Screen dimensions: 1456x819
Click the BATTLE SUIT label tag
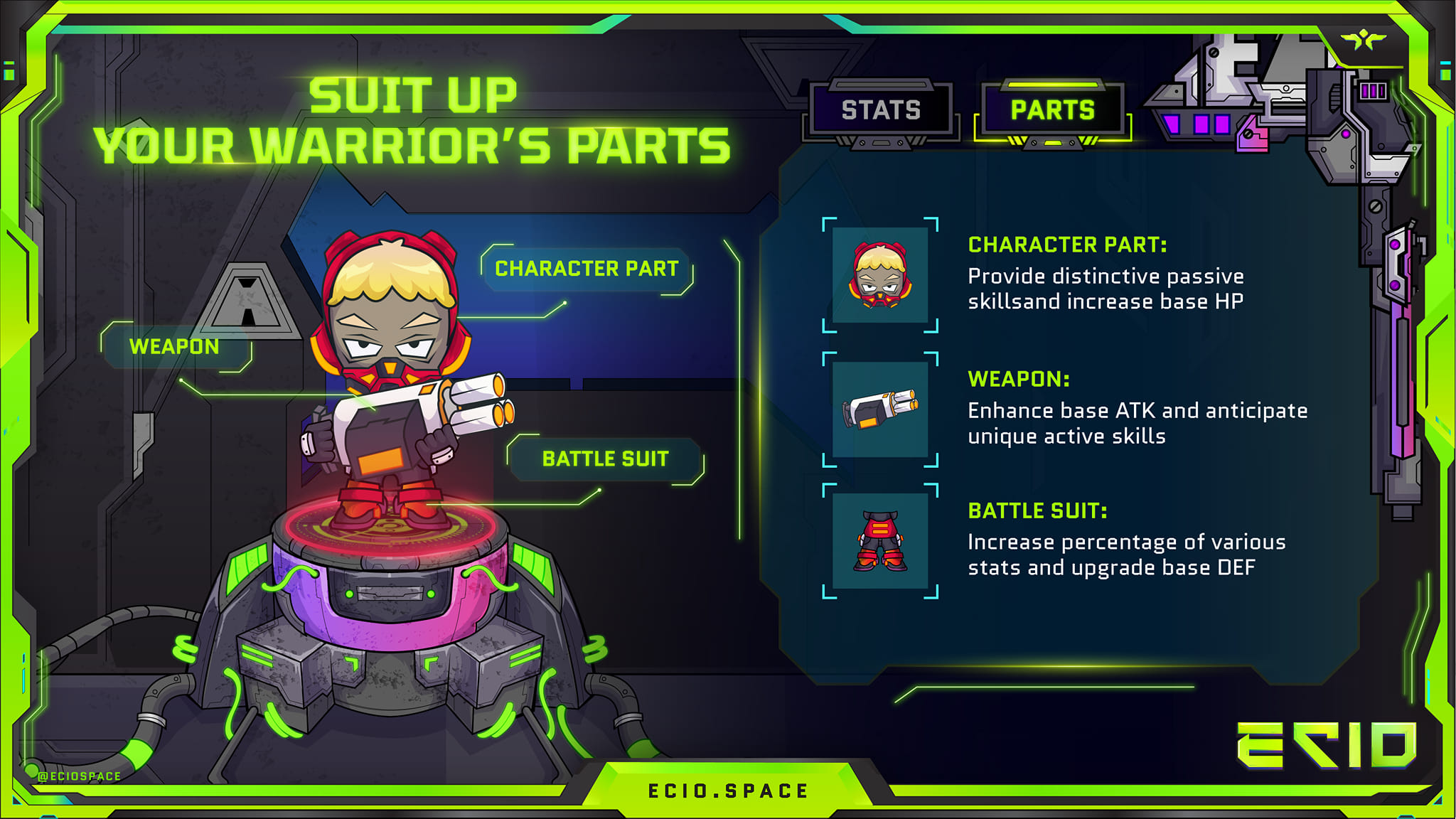coord(606,459)
